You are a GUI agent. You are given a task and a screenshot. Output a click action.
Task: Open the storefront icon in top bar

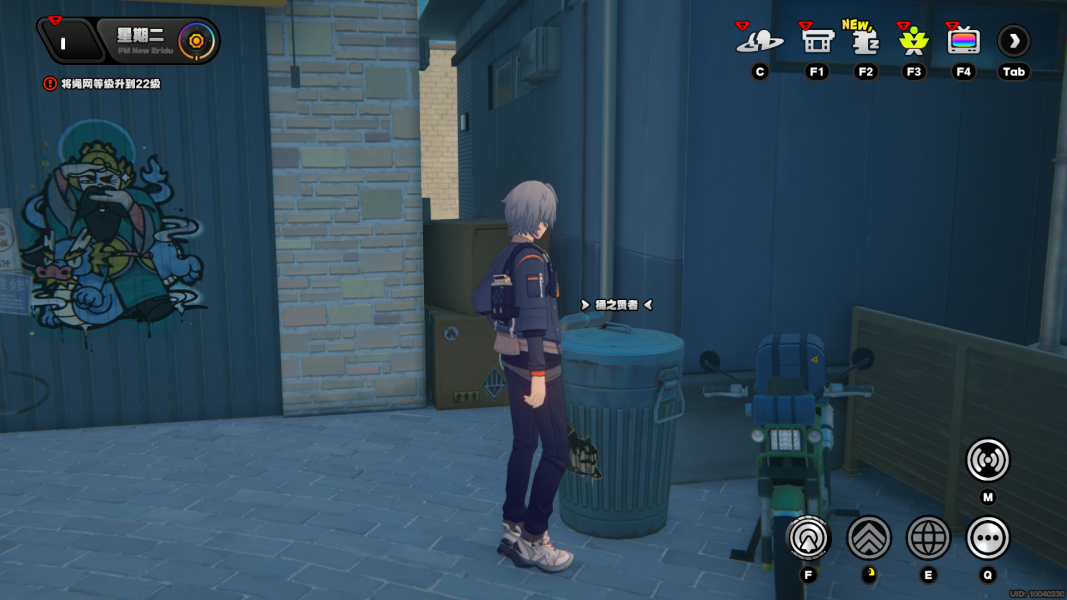[817, 41]
